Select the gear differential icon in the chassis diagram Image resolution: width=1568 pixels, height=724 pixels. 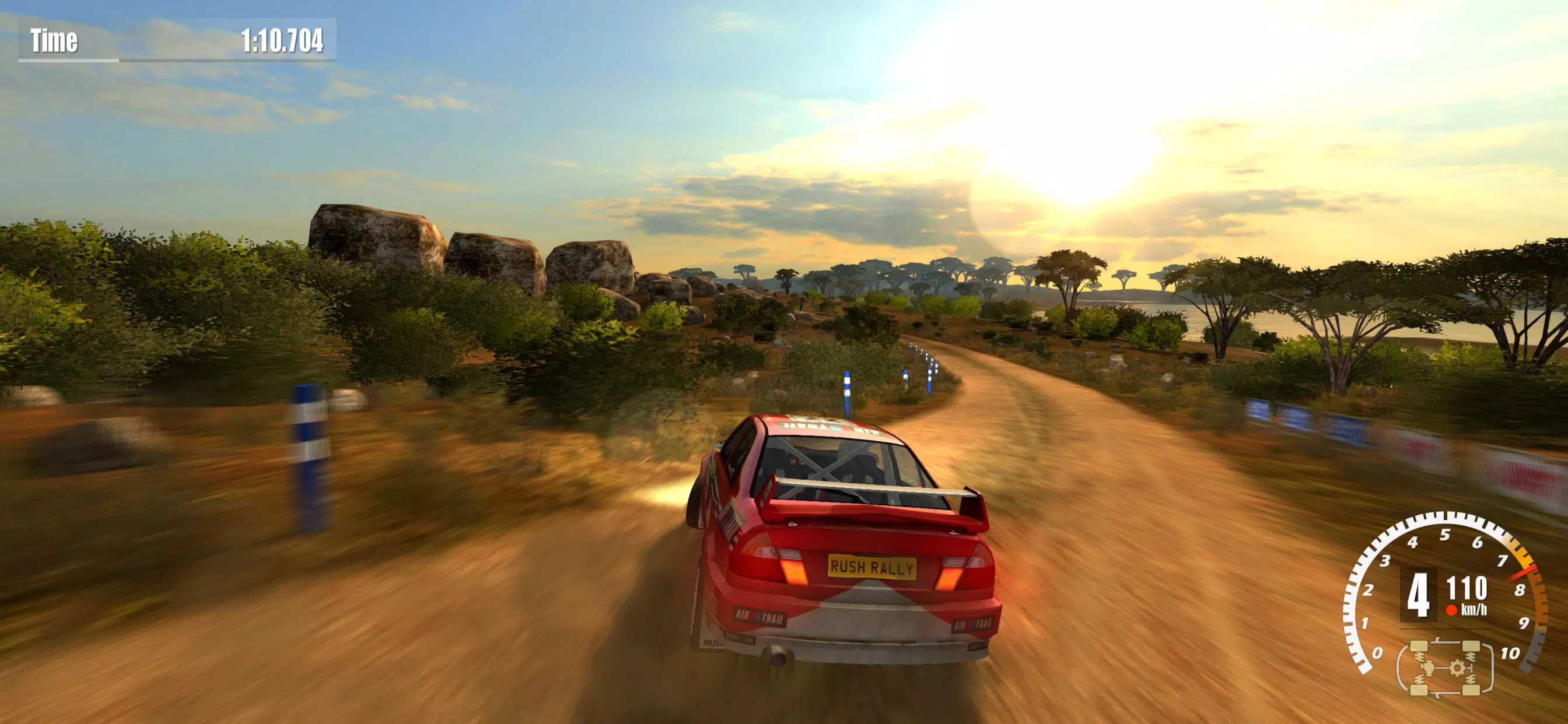click(1457, 668)
